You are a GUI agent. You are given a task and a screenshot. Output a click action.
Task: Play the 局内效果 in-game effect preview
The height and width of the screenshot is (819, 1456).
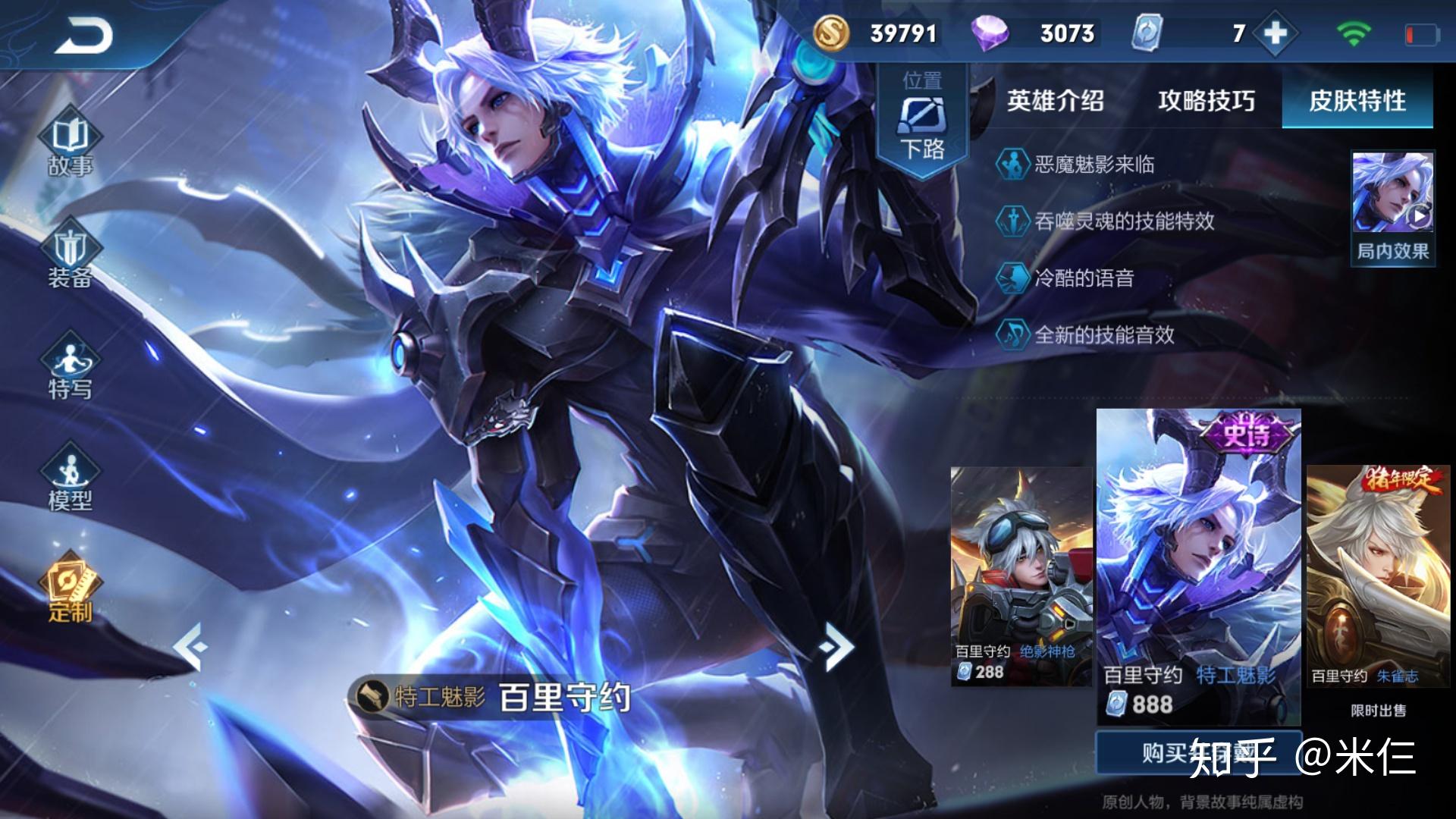[x=1392, y=206]
